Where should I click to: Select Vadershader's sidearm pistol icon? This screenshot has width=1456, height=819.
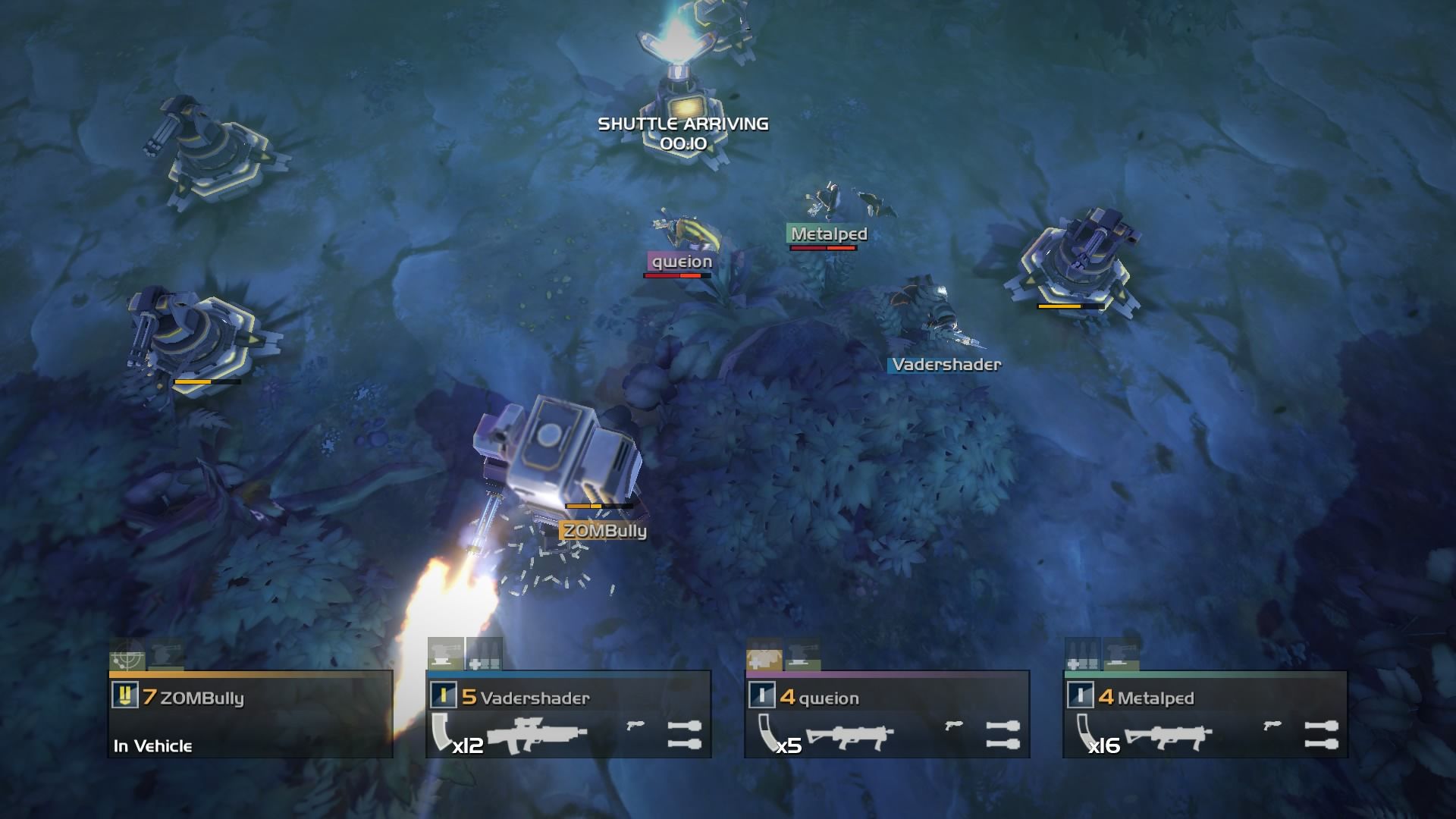click(x=635, y=726)
